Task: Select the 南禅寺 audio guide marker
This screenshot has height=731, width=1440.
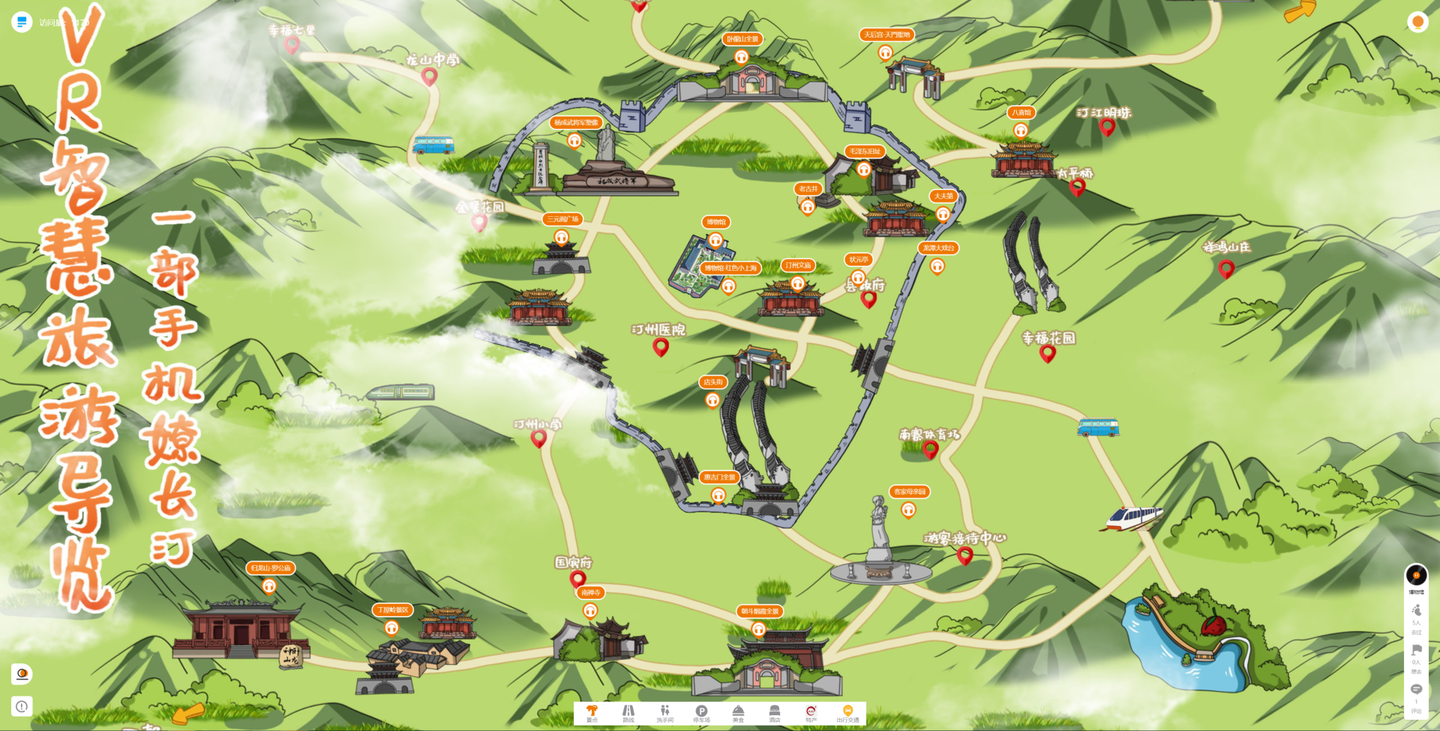Action: point(590,610)
